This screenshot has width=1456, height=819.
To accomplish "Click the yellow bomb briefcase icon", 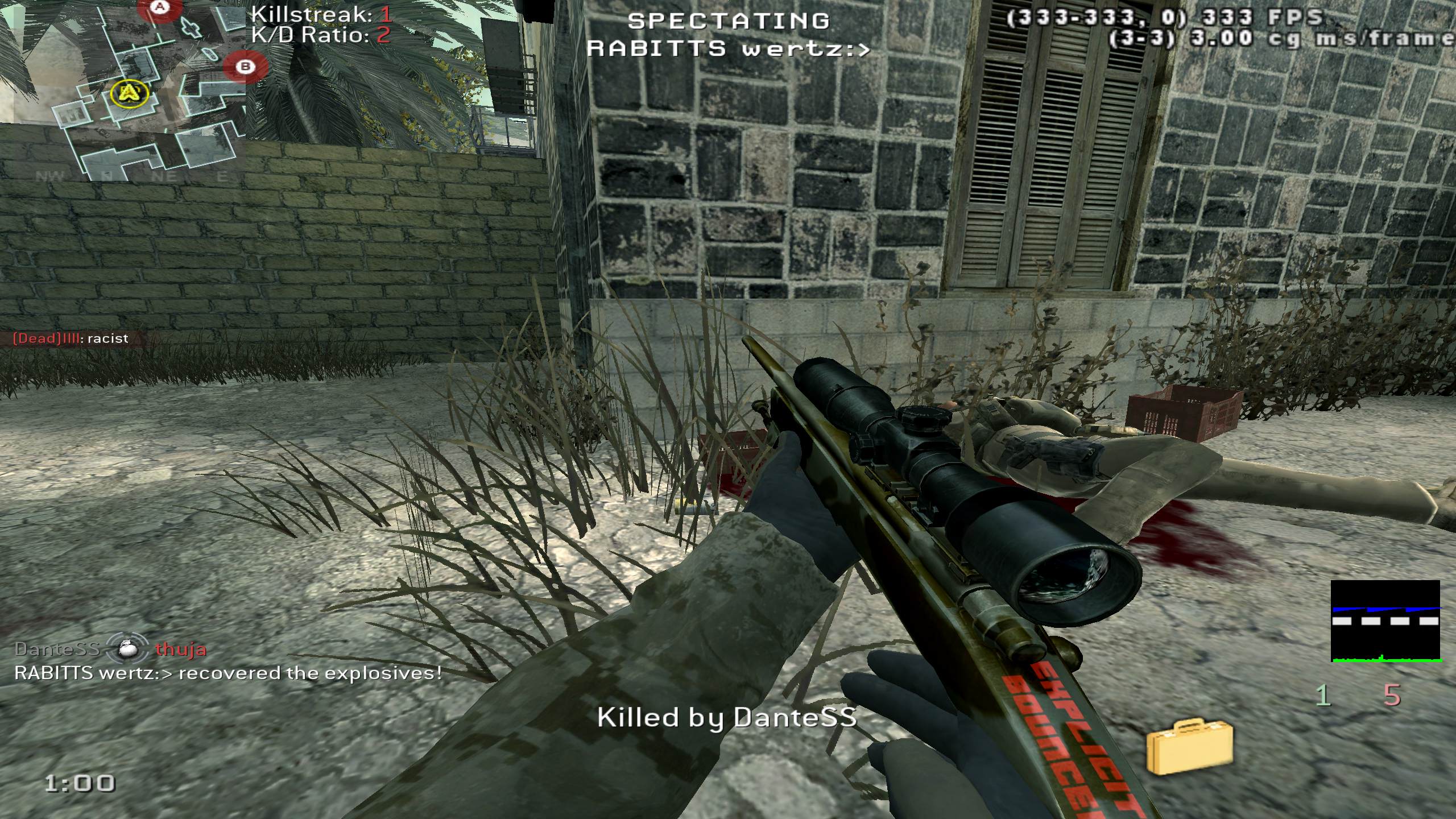I will click(x=1190, y=746).
